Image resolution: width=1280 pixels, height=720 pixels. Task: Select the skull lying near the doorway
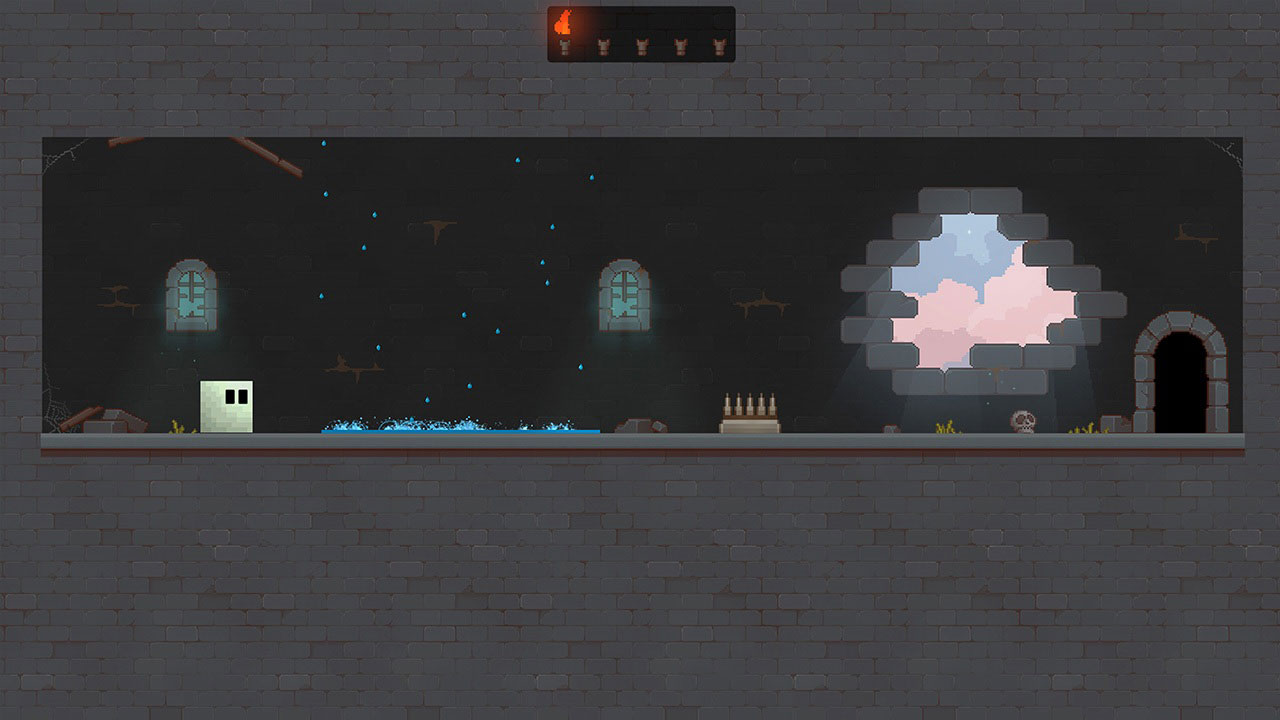tap(1022, 422)
